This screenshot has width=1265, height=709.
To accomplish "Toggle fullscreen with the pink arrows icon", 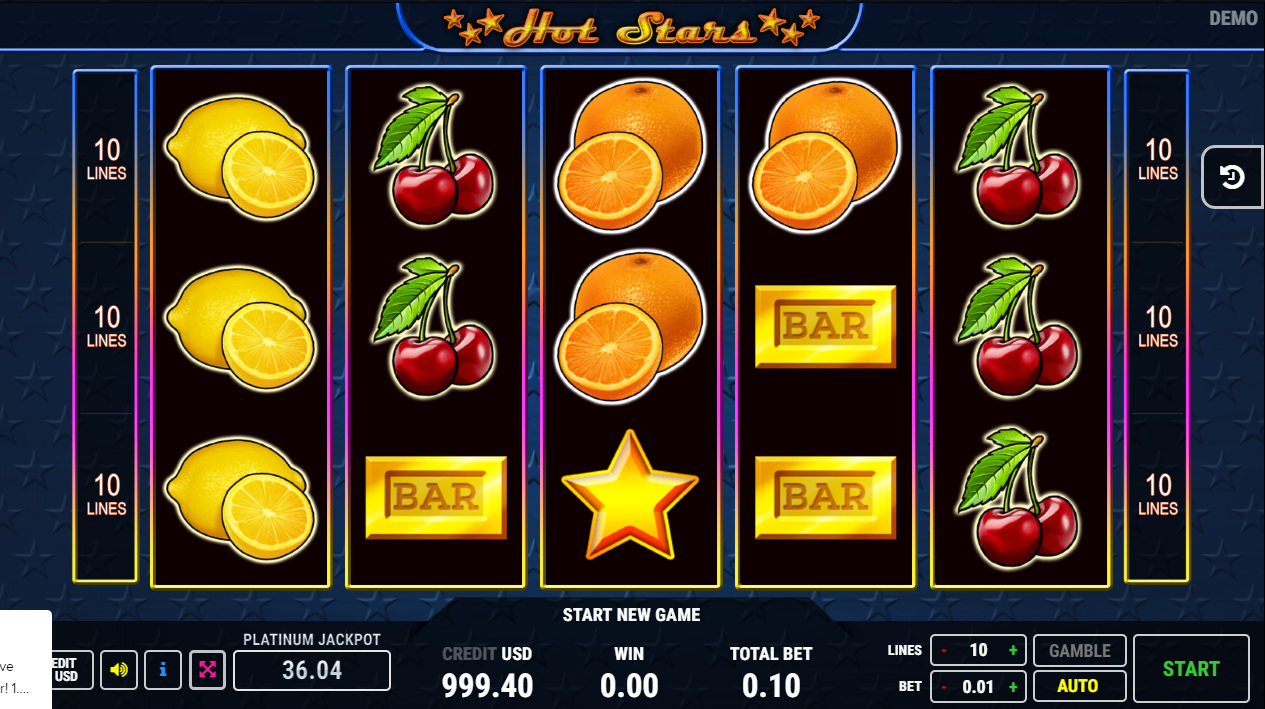I will click(207, 669).
